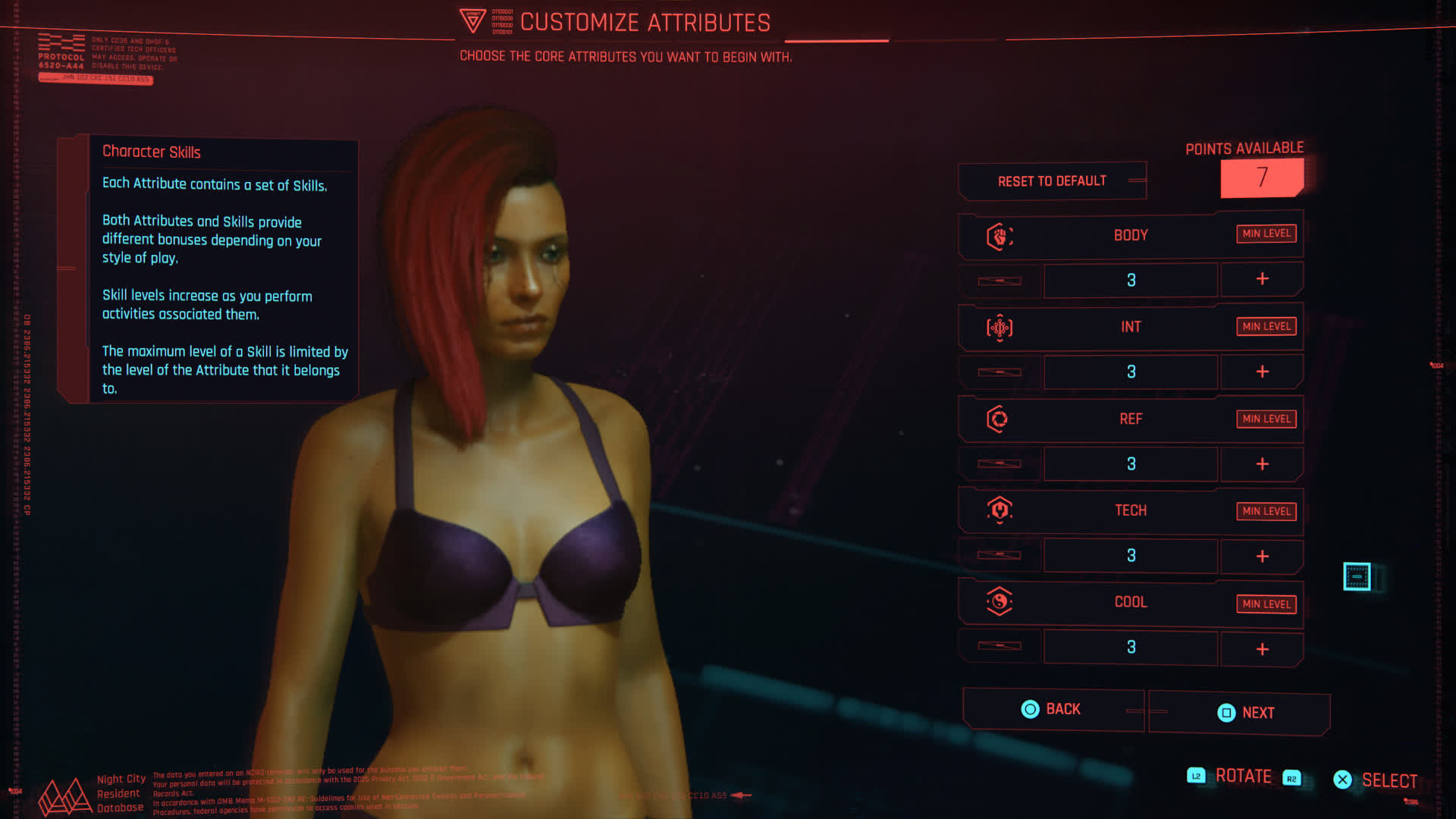This screenshot has width=1456, height=819.
Task: Reset attributes to default
Action: (x=1052, y=181)
